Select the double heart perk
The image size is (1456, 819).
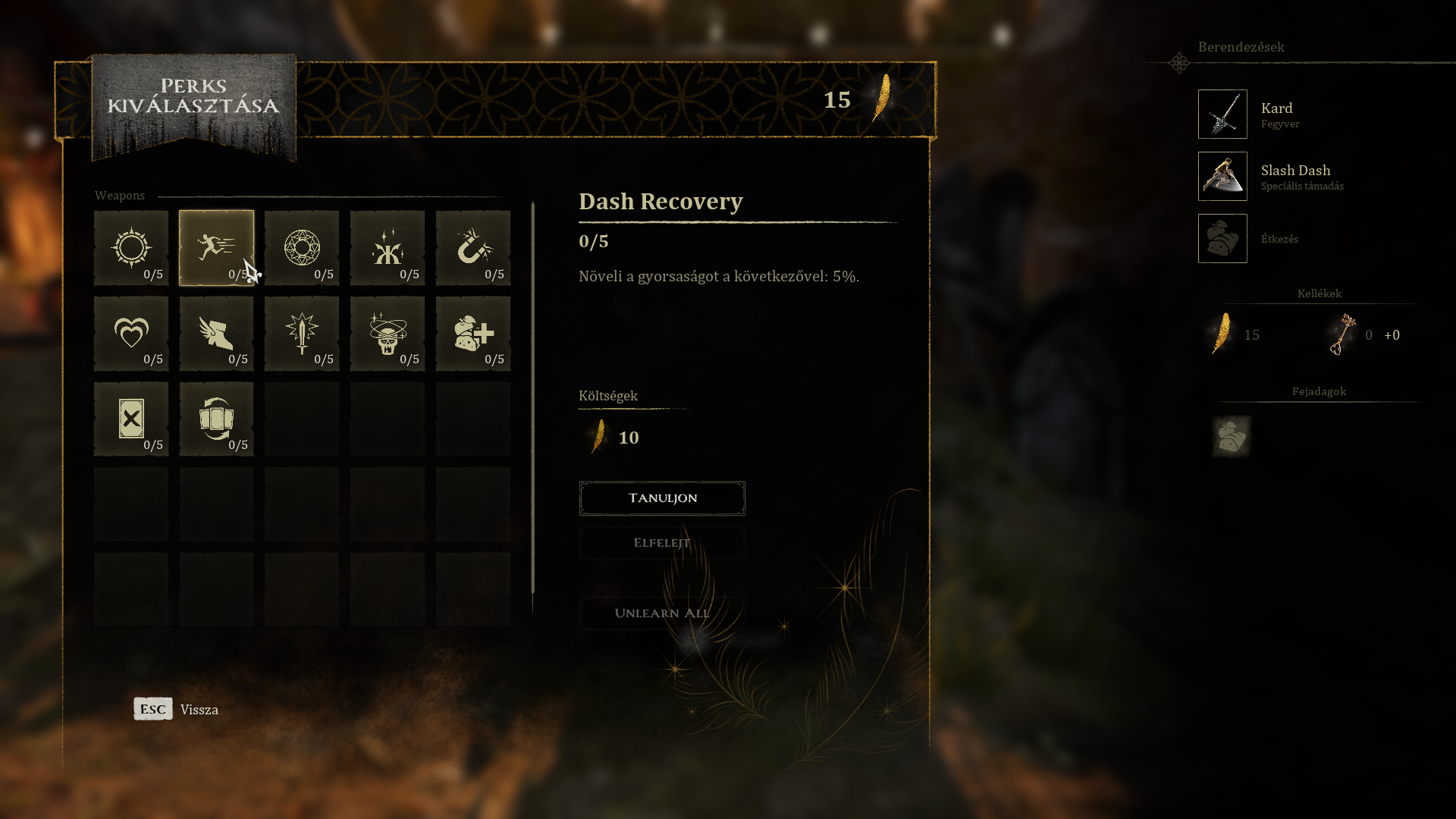[x=131, y=334]
